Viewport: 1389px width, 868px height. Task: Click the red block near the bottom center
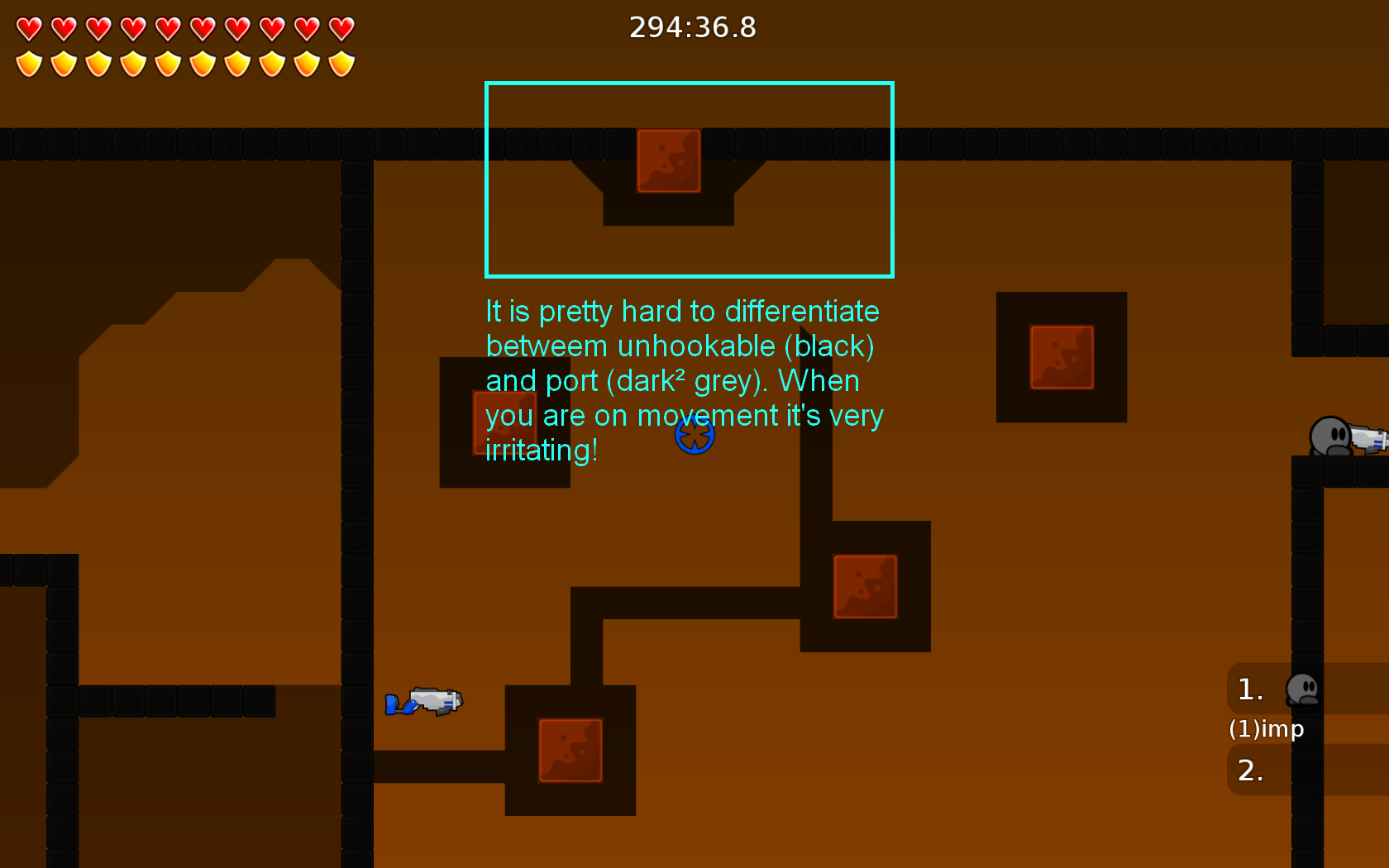pyautogui.click(x=570, y=751)
